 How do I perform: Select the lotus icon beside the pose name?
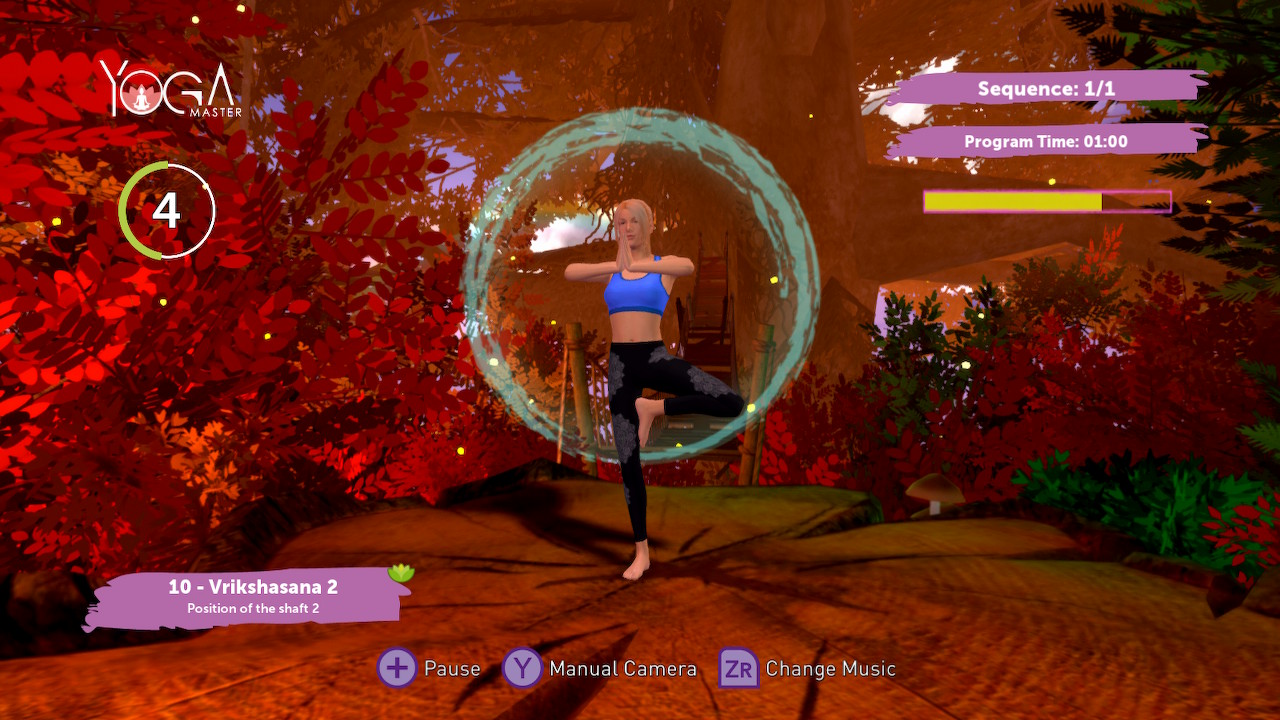point(401,572)
